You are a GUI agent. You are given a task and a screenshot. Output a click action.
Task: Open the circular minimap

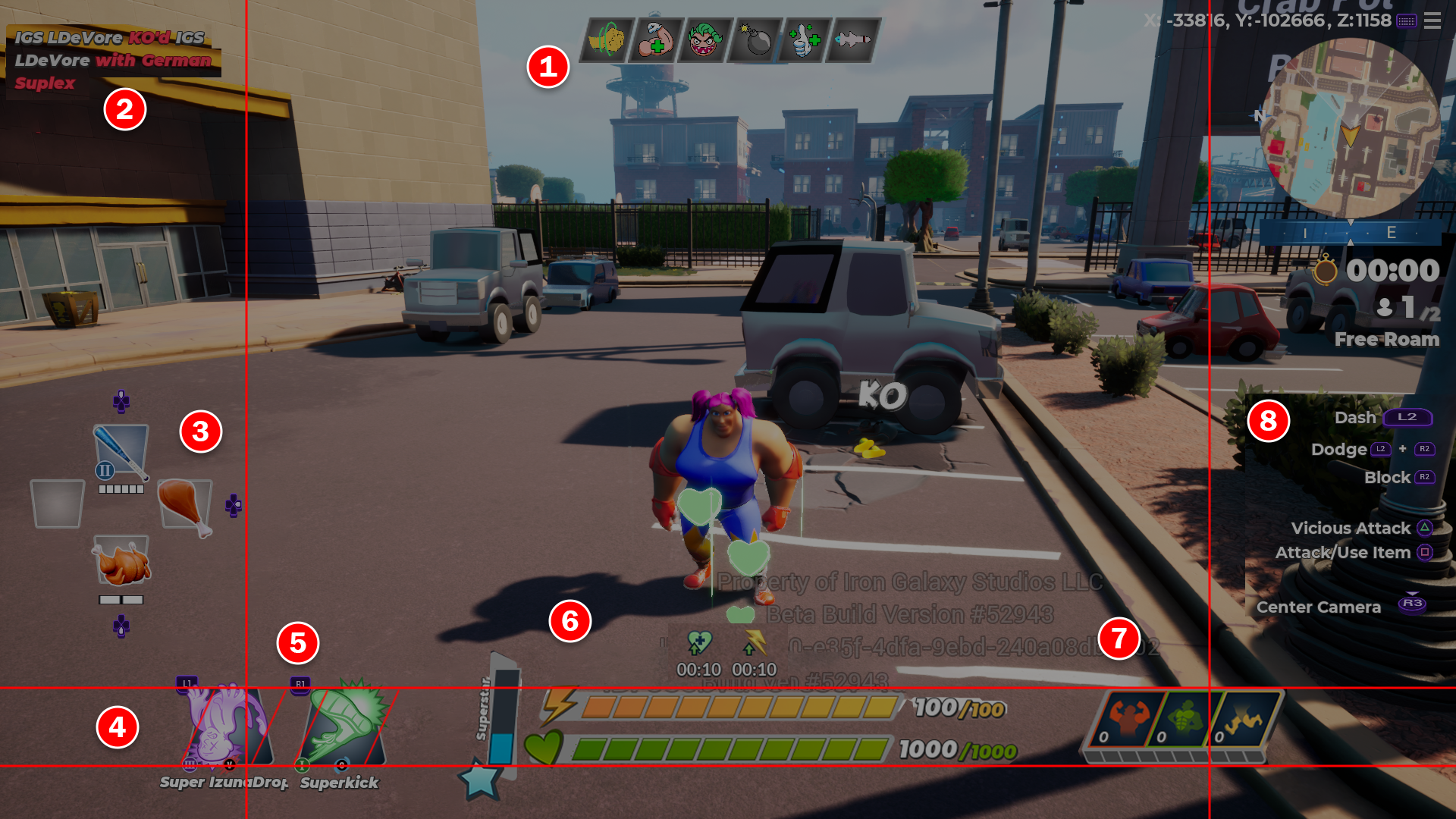[1350, 129]
